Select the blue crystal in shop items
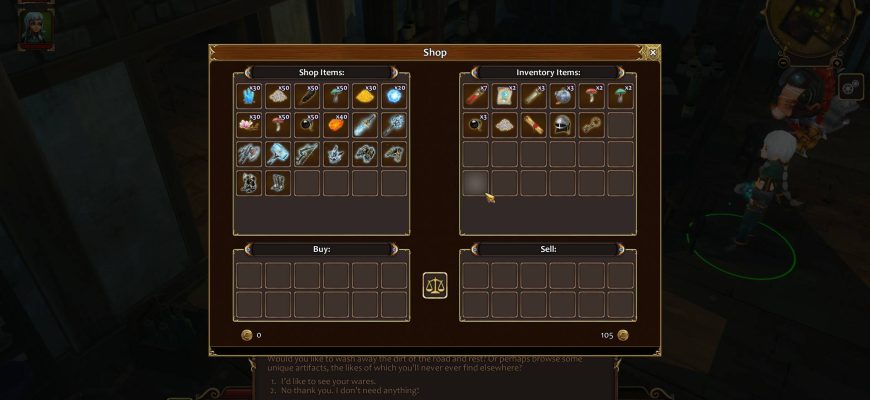The width and height of the screenshot is (870, 400). tap(249, 96)
